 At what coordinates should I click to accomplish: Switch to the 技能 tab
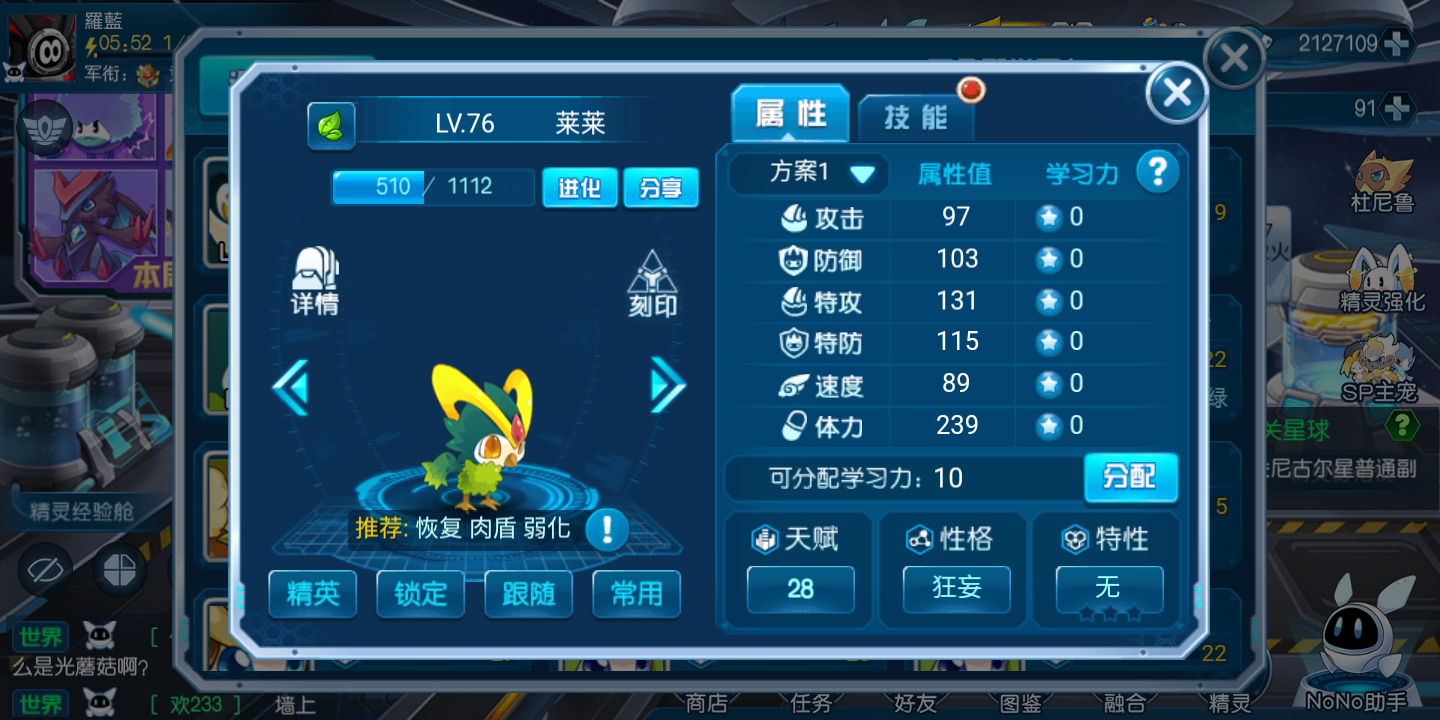[x=915, y=118]
